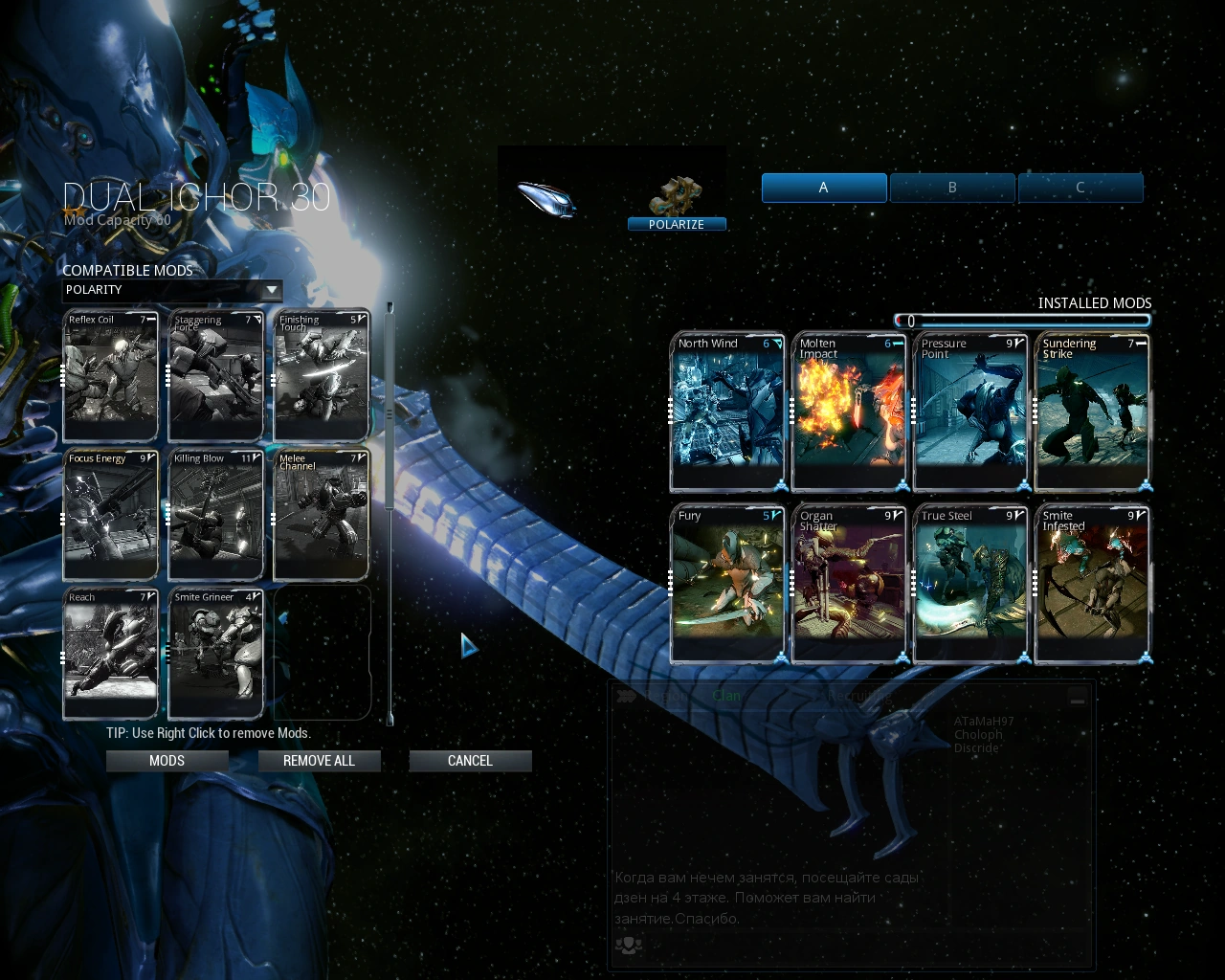Click the Remove All button
The width and height of the screenshot is (1225, 980).
tap(319, 761)
